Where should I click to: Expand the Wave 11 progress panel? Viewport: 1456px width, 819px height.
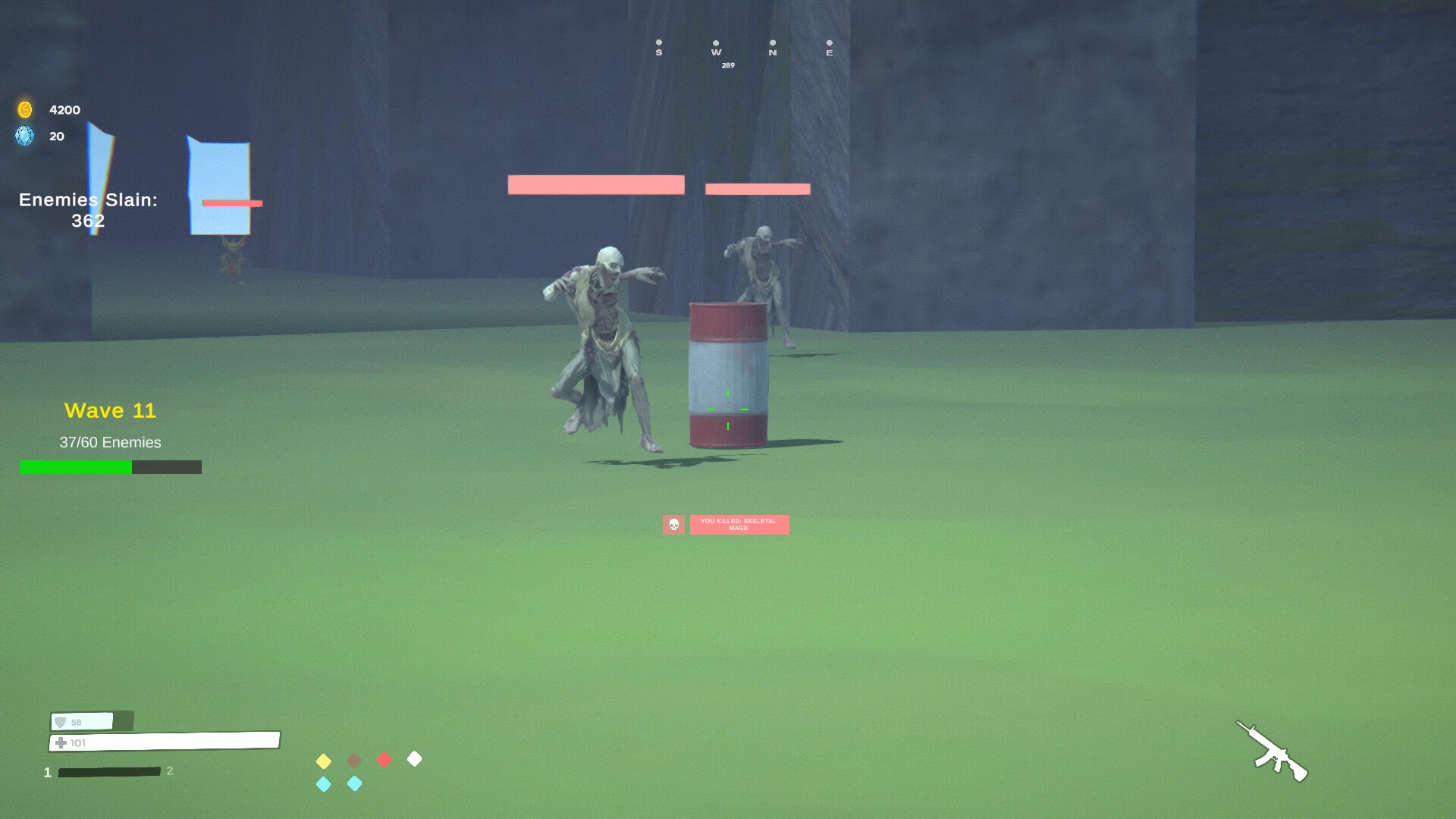click(111, 411)
